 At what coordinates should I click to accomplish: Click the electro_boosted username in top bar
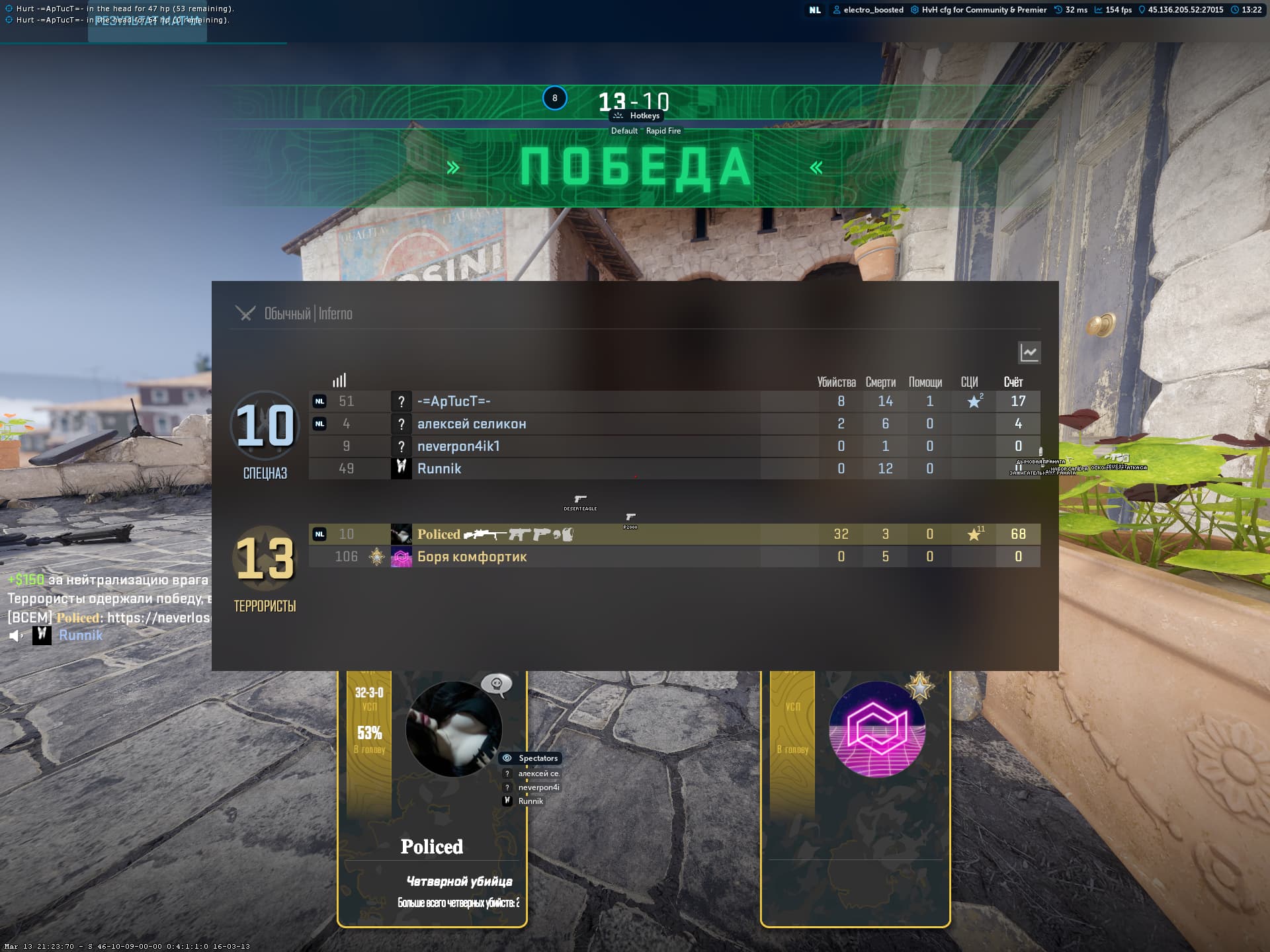tap(873, 10)
